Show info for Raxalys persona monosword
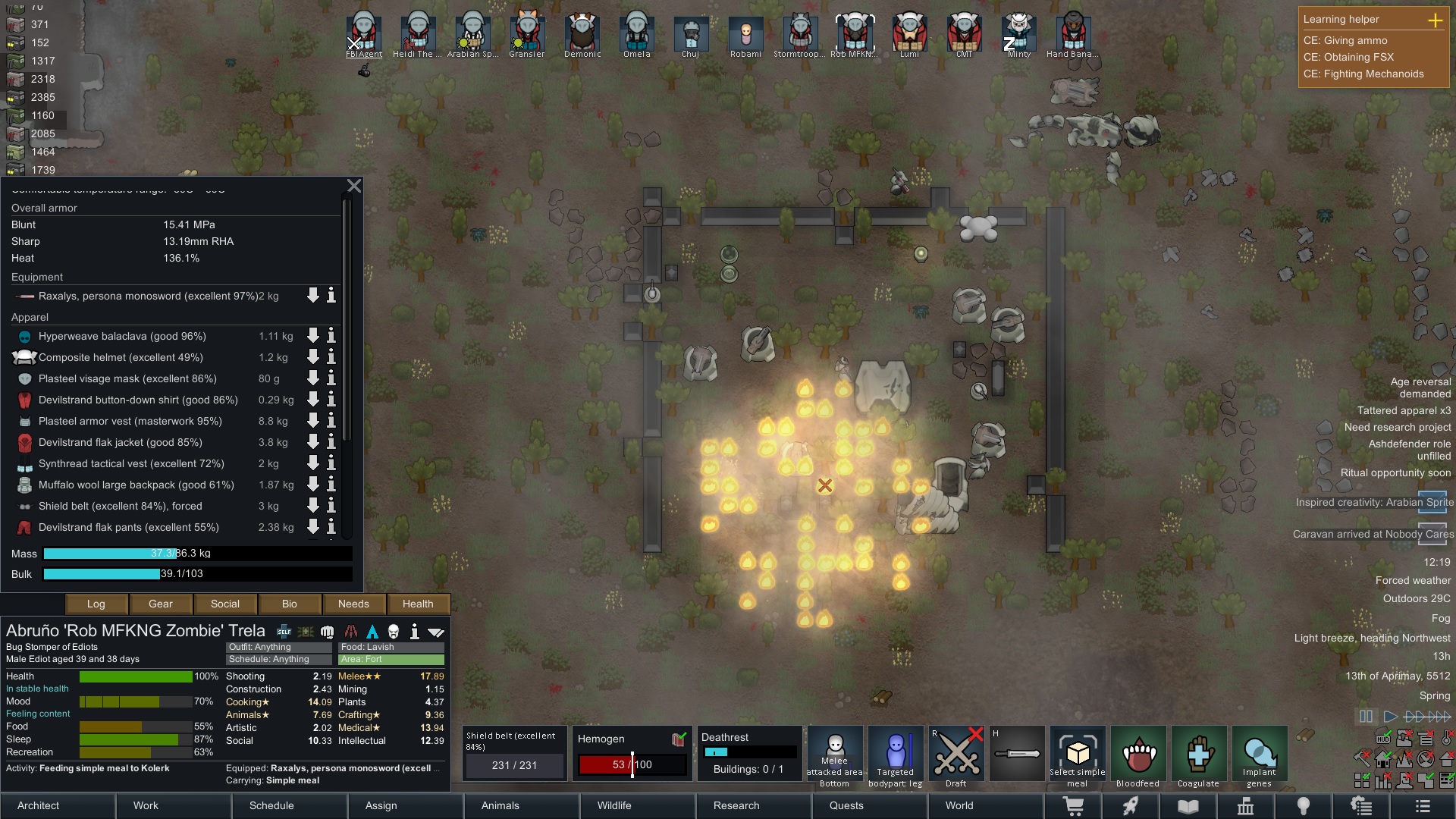 coord(331,296)
